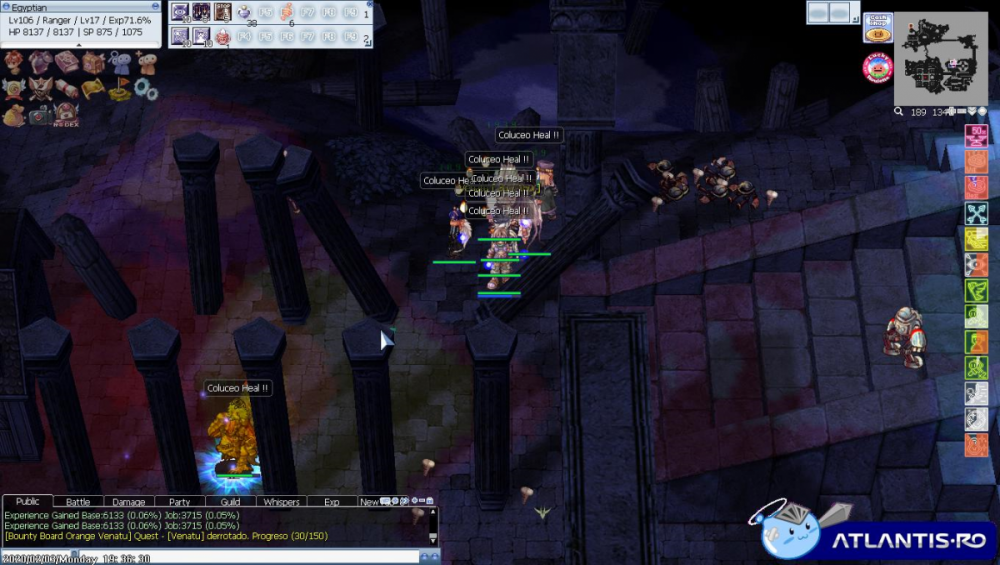
Task: Click the minimap
Action: pos(940,58)
